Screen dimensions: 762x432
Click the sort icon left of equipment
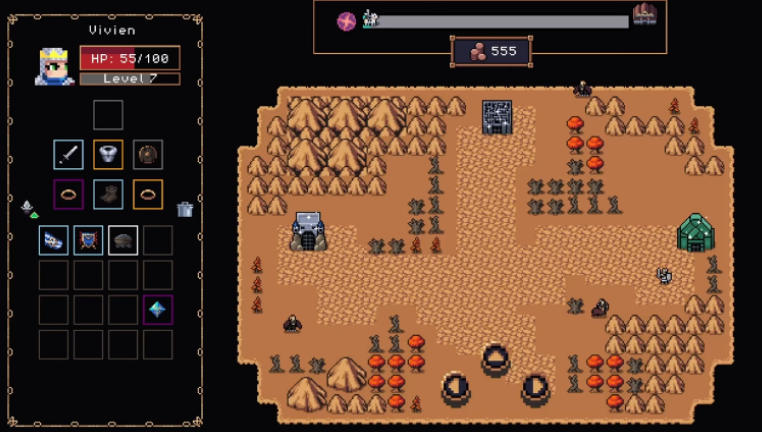click(28, 208)
